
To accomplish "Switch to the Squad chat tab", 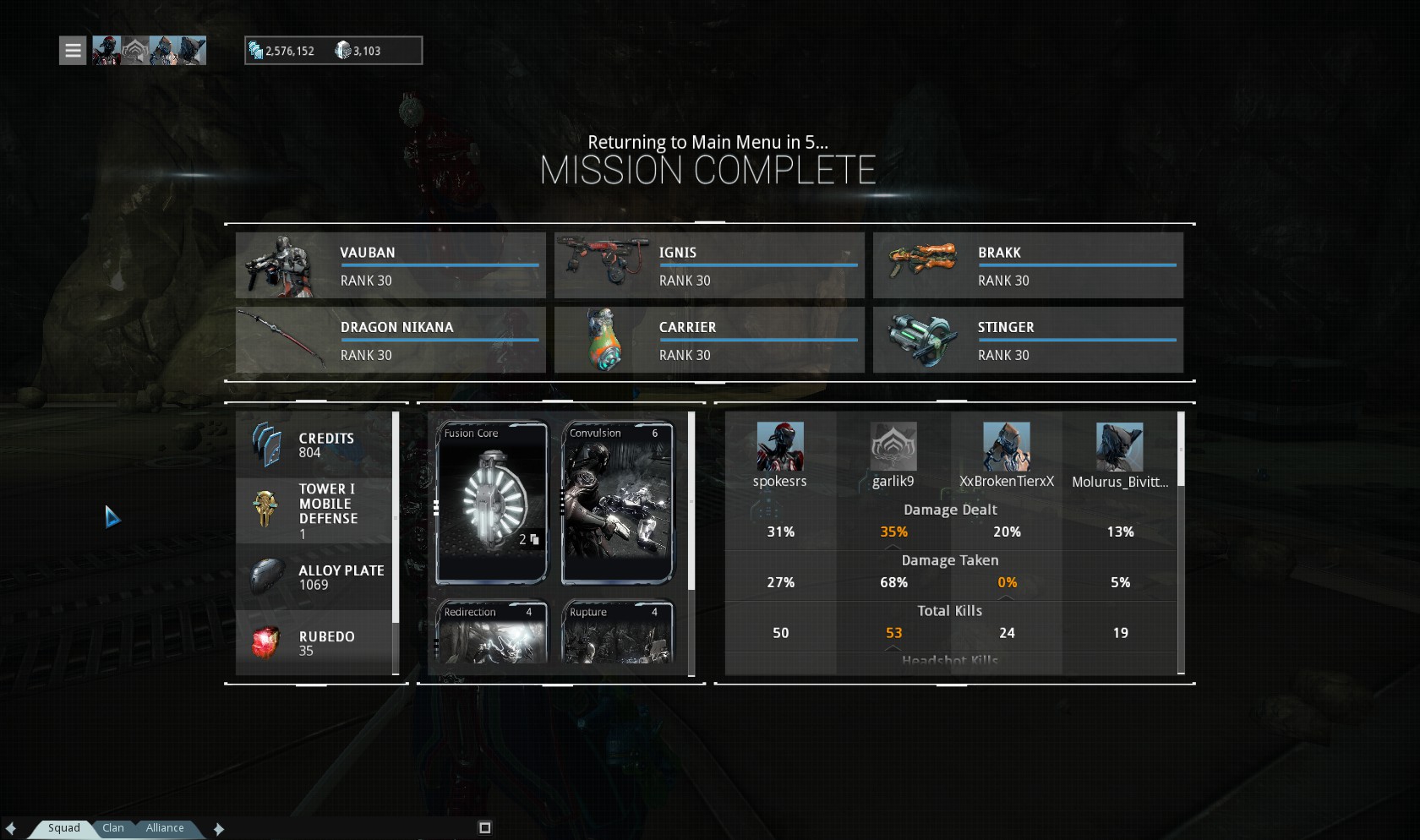I will point(63,828).
